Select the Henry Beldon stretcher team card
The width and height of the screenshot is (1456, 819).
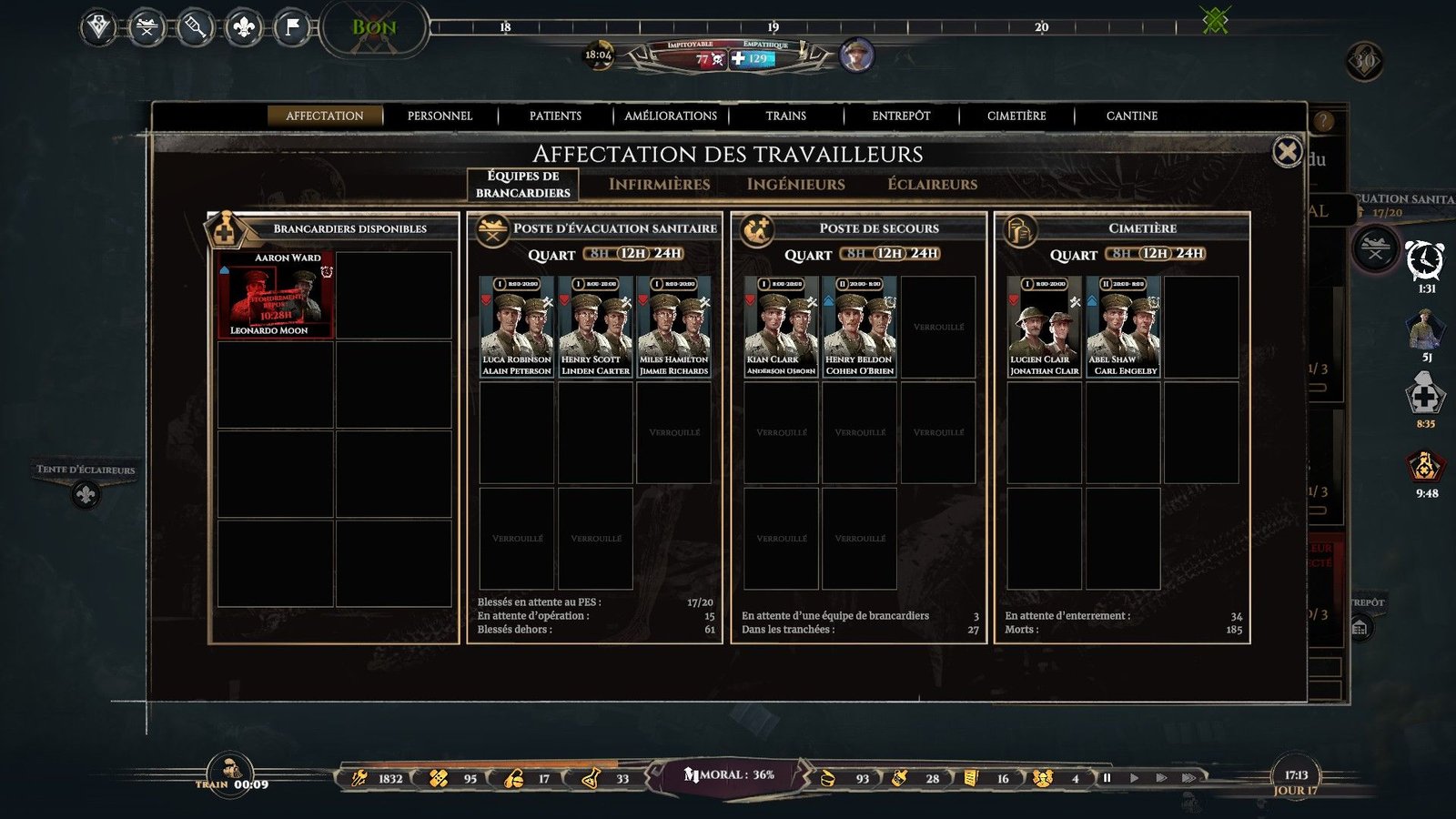click(x=859, y=327)
